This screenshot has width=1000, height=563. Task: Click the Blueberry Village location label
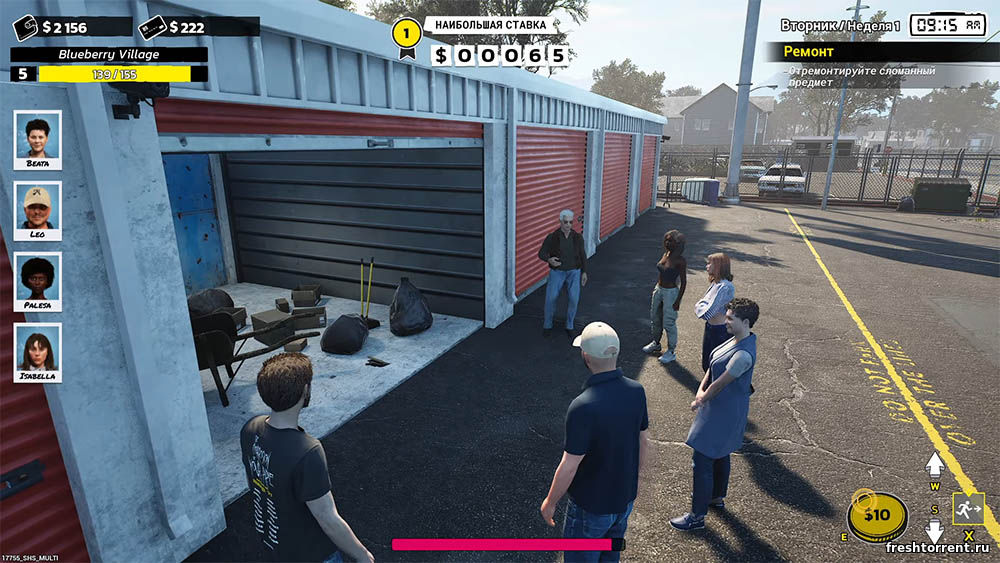click(x=109, y=55)
